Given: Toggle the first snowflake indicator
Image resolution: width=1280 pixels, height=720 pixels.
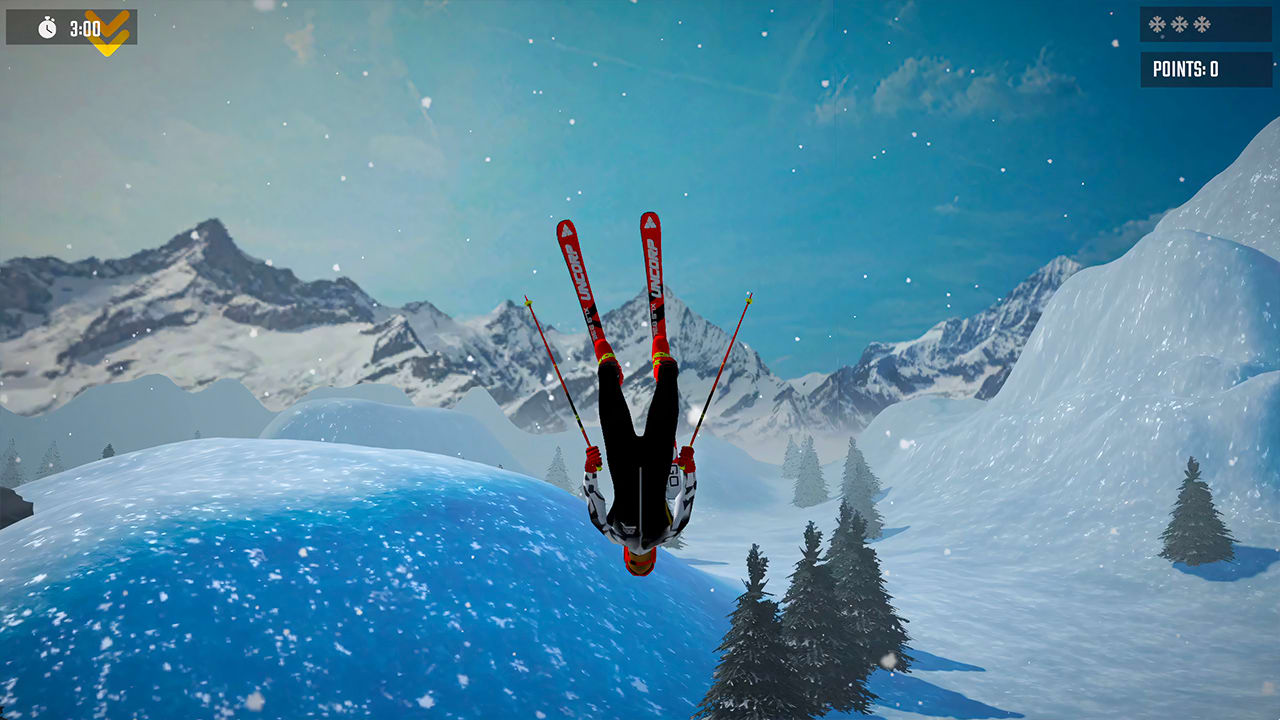Looking at the screenshot, I should pyautogui.click(x=1156, y=22).
